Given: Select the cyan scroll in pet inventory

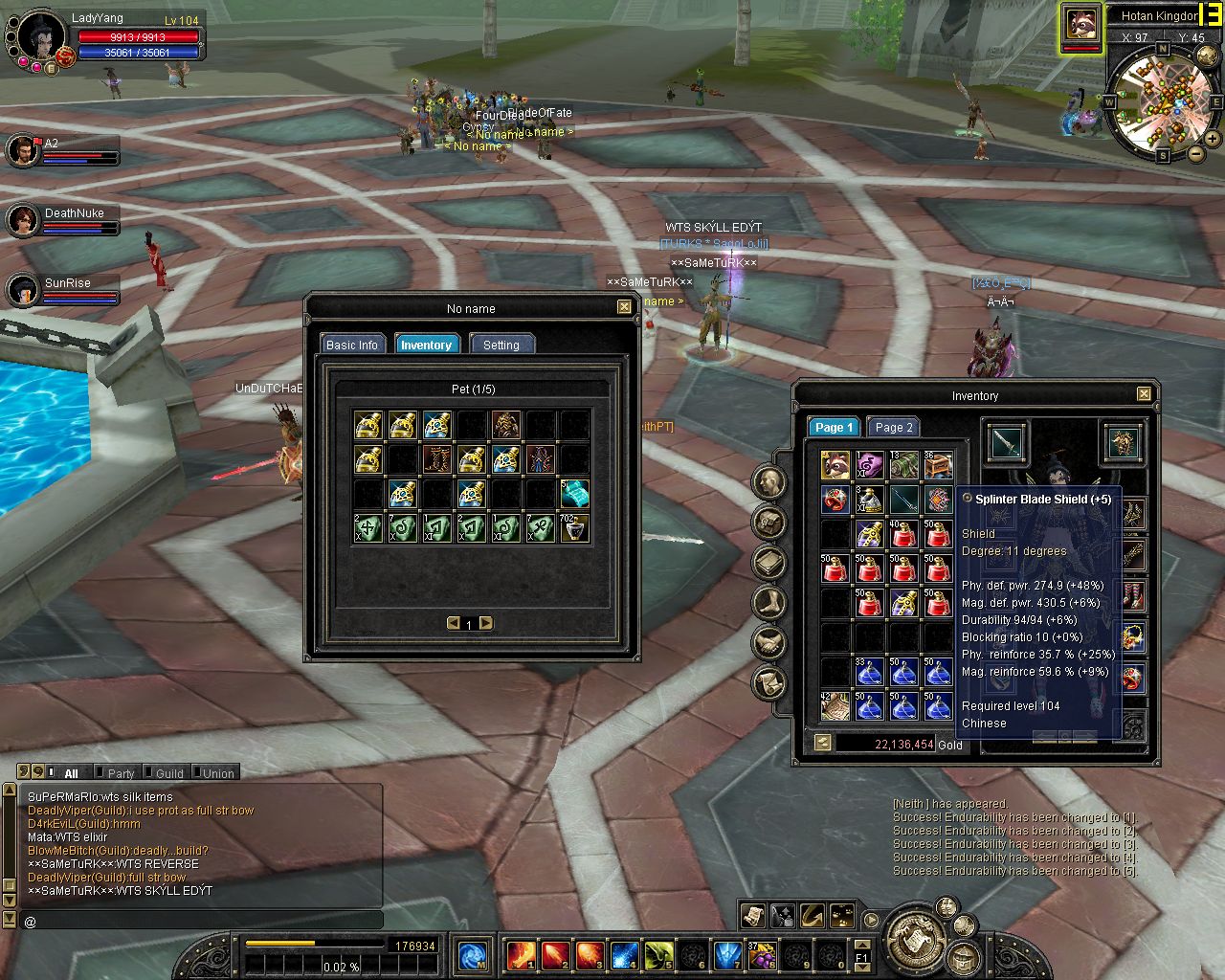Looking at the screenshot, I should click(574, 494).
